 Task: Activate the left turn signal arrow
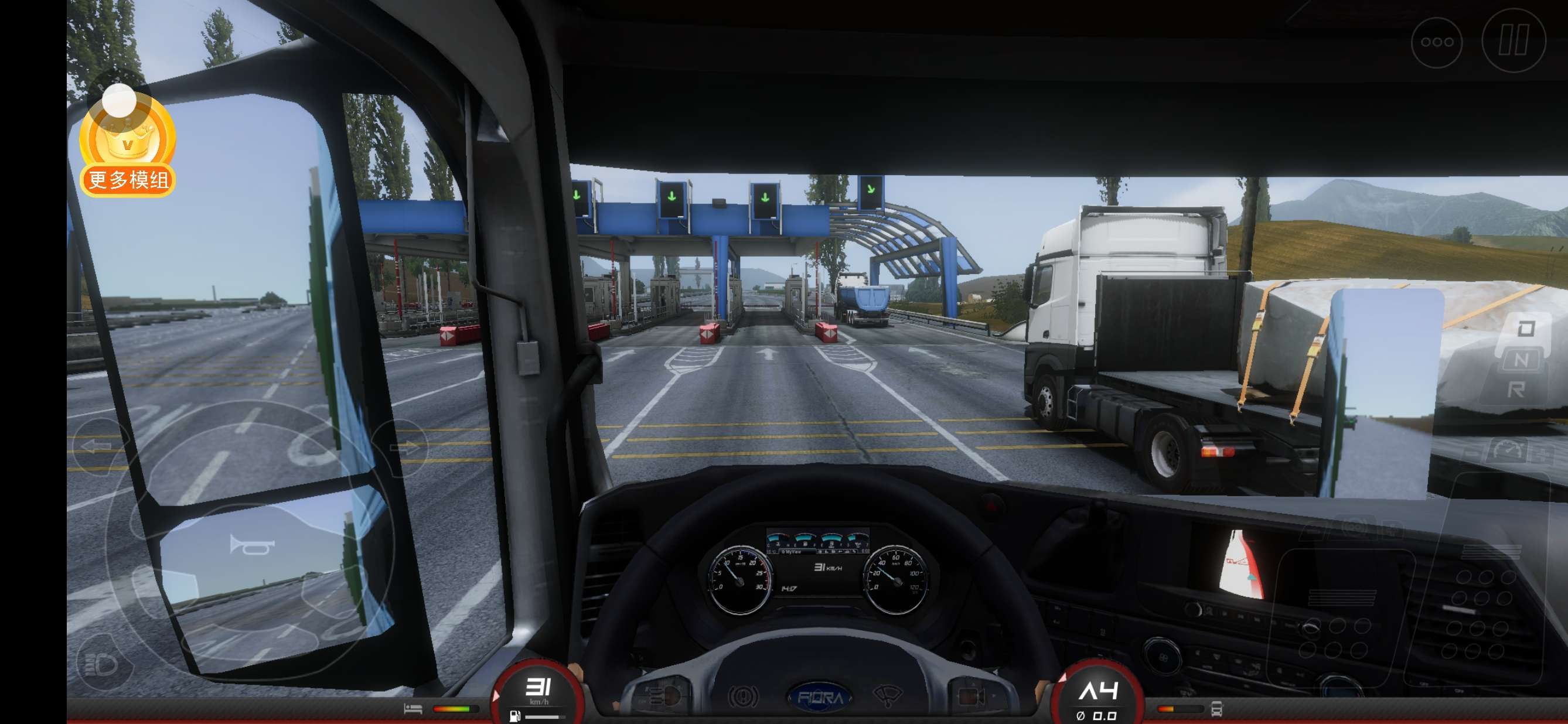click(96, 447)
